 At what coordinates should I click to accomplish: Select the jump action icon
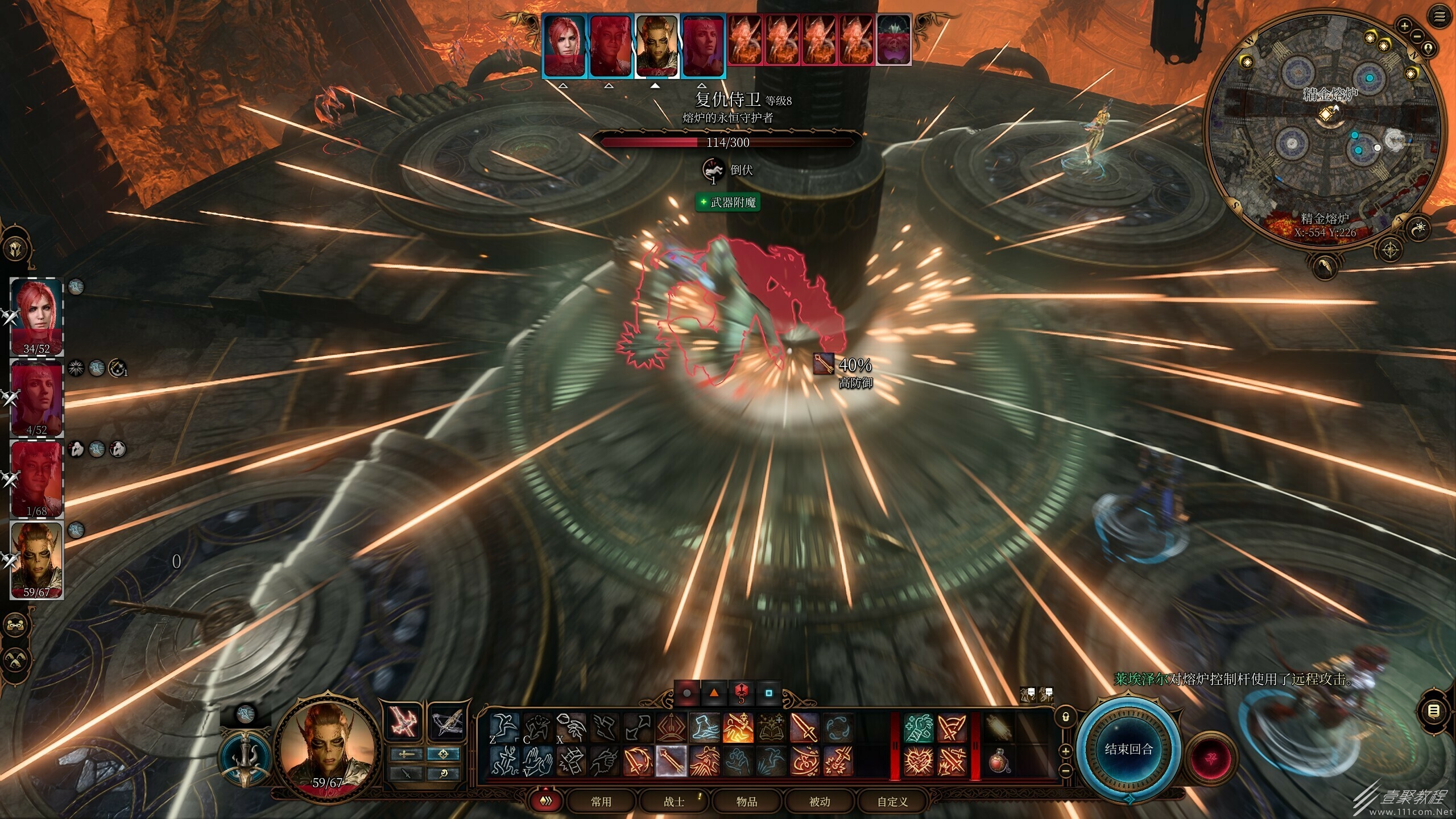(504, 727)
